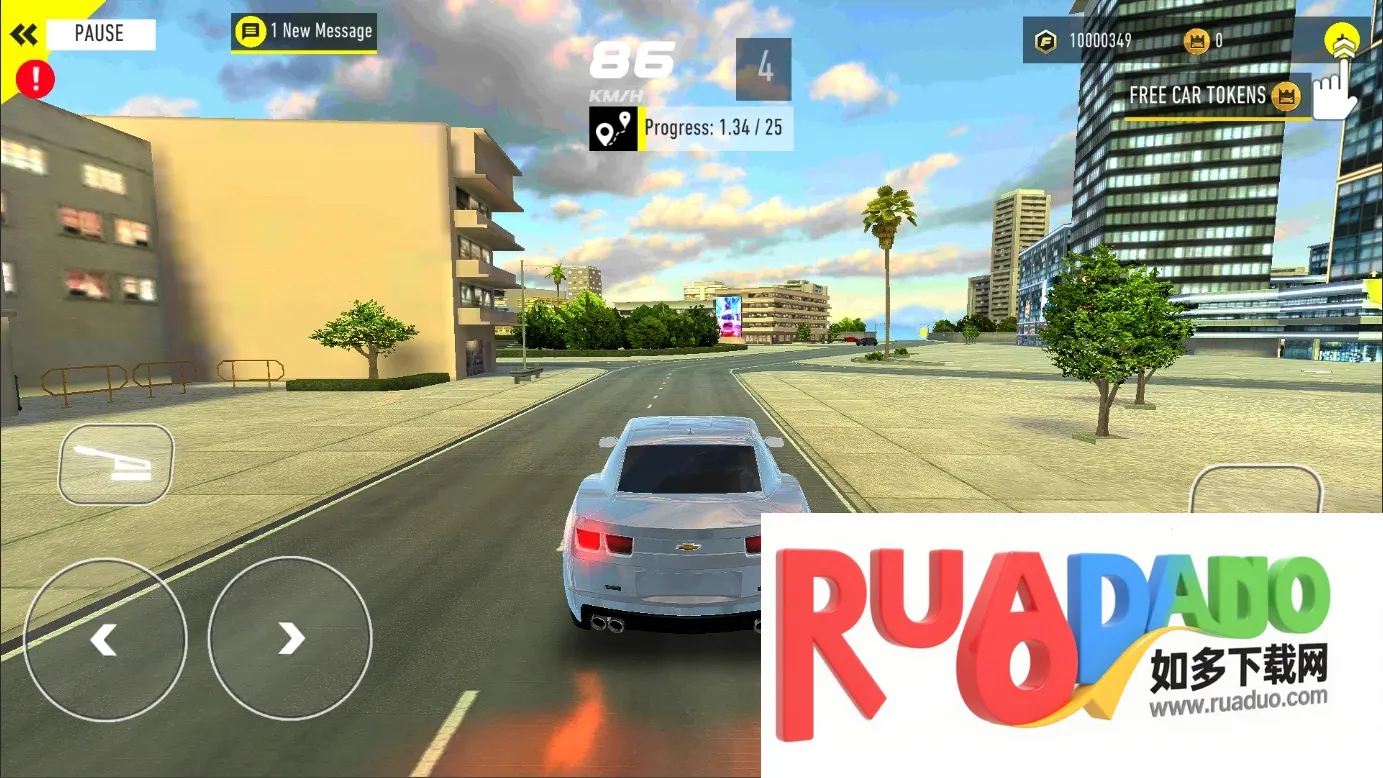Steer right with the right arrow
This screenshot has height=778, width=1383.
point(290,638)
